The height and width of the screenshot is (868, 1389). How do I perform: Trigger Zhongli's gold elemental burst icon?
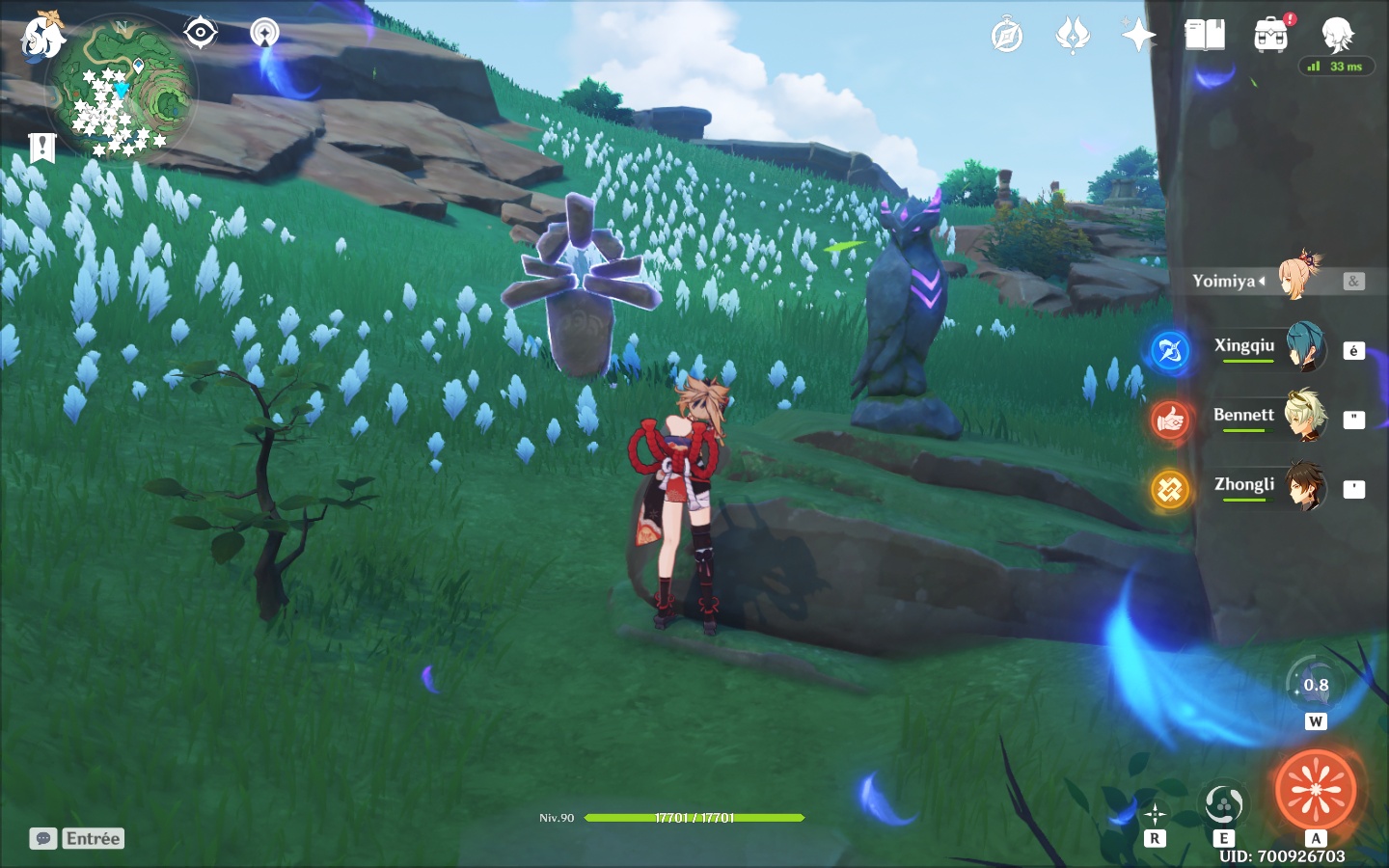click(x=1170, y=489)
